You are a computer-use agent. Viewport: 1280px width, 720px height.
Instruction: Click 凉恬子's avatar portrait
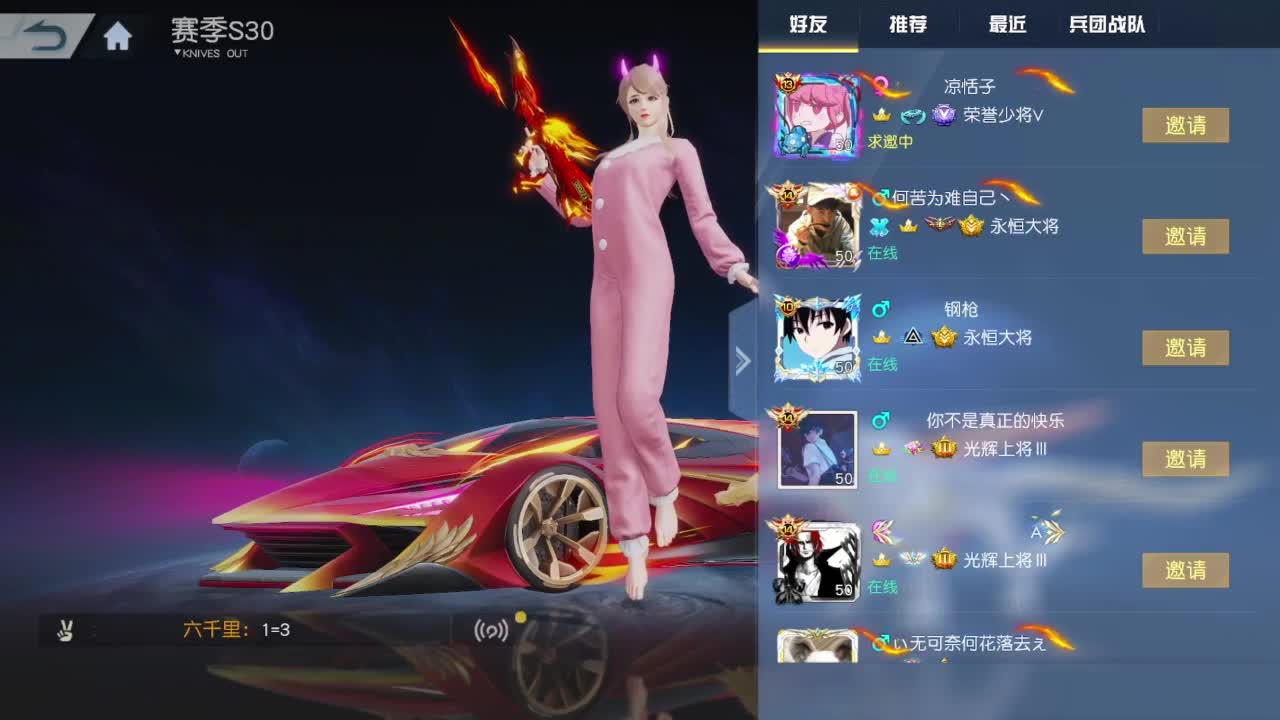tap(817, 113)
